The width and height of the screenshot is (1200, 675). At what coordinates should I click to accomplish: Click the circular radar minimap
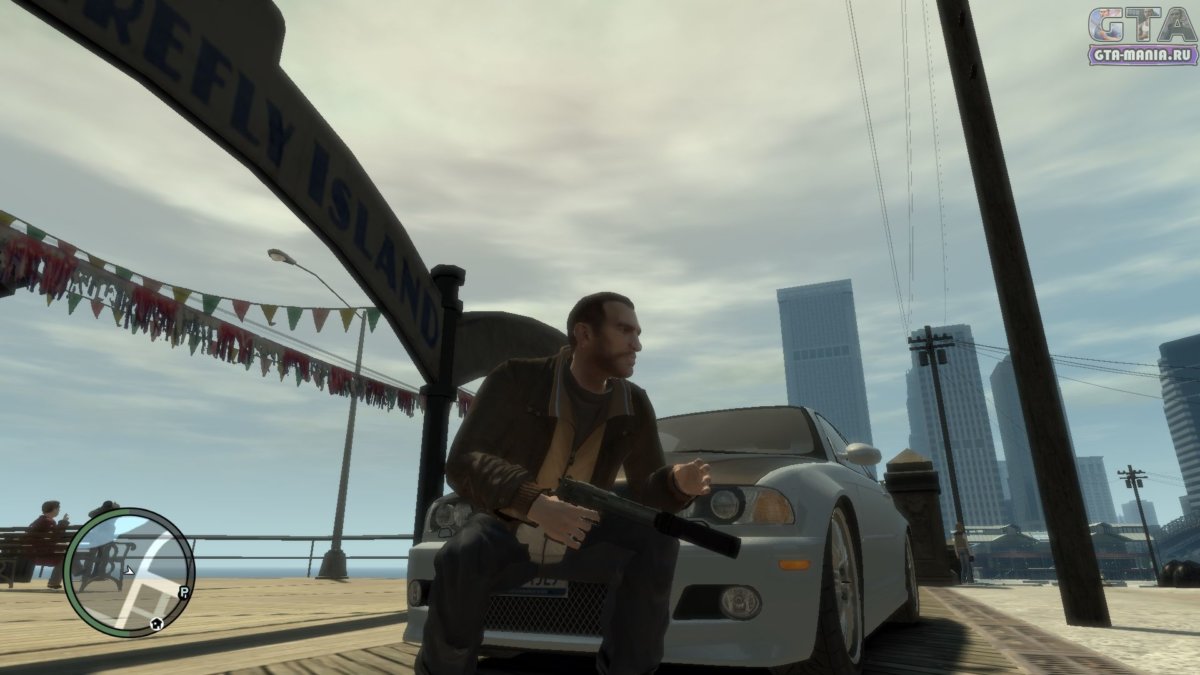tap(128, 571)
